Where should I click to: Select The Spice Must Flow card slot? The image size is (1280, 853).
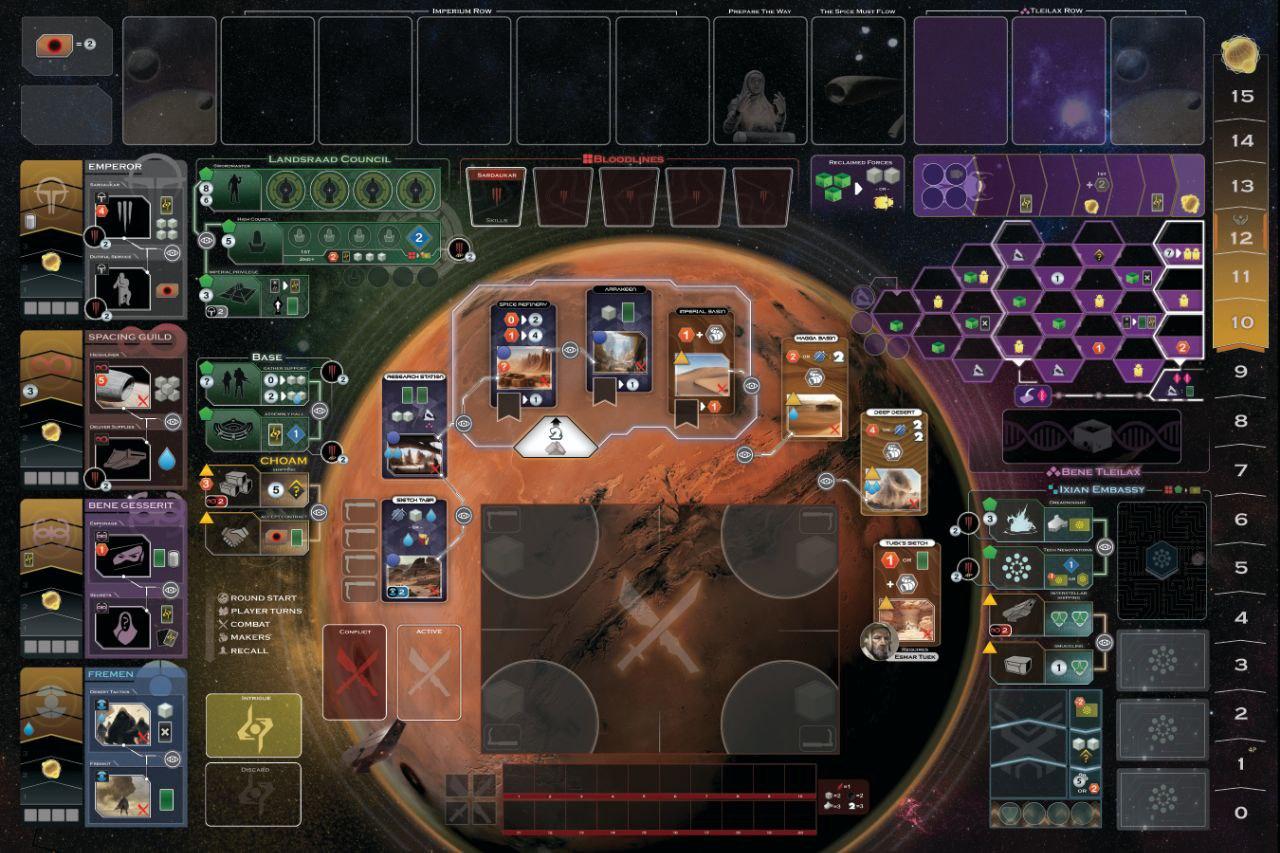click(x=857, y=81)
